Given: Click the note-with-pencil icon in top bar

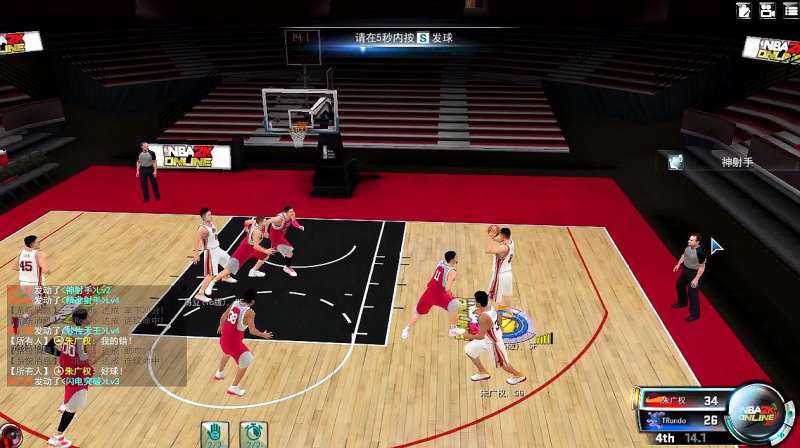Looking at the screenshot, I should pyautogui.click(x=743, y=11).
